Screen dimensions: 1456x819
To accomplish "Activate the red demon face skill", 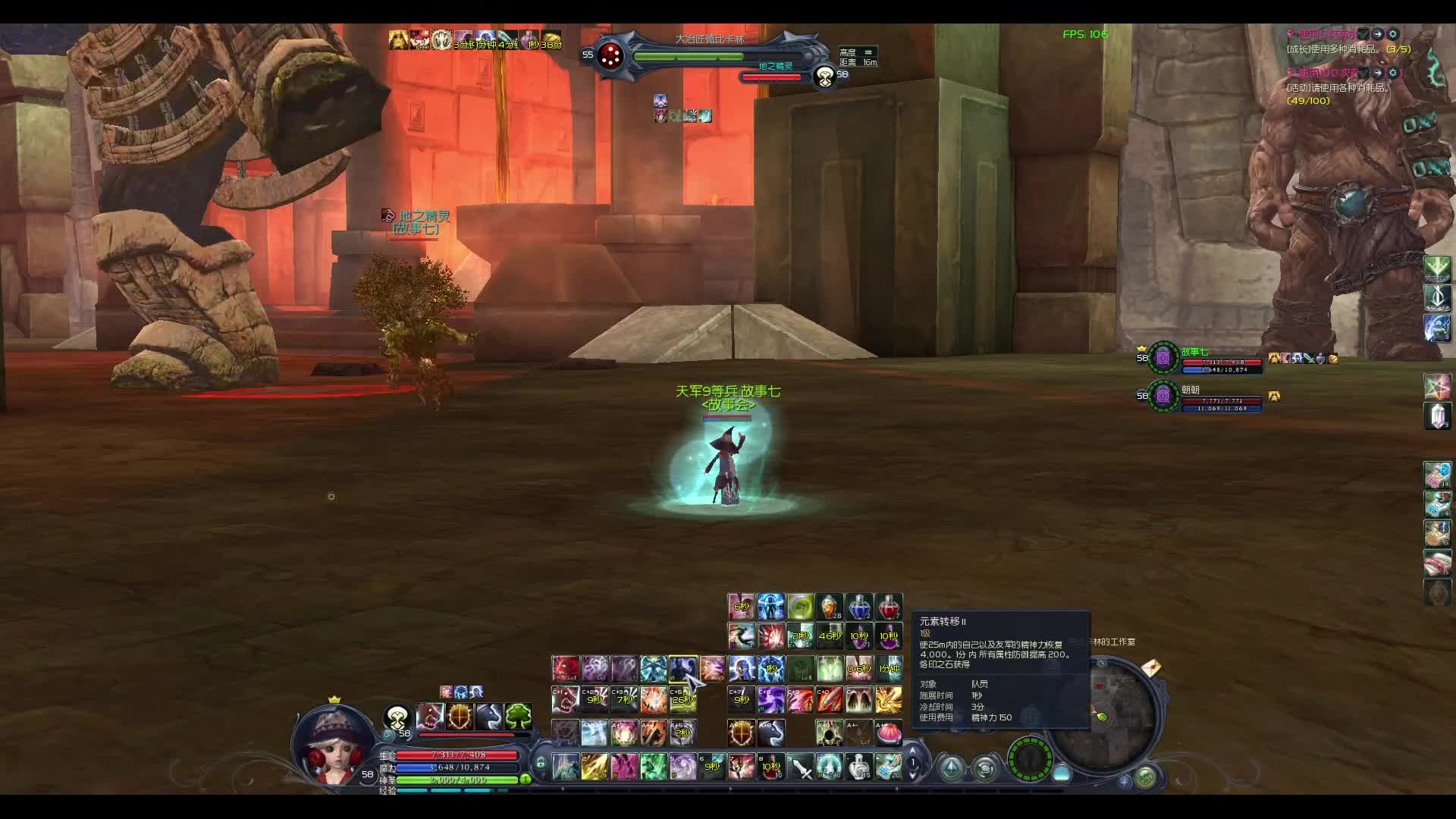I will tap(565, 669).
